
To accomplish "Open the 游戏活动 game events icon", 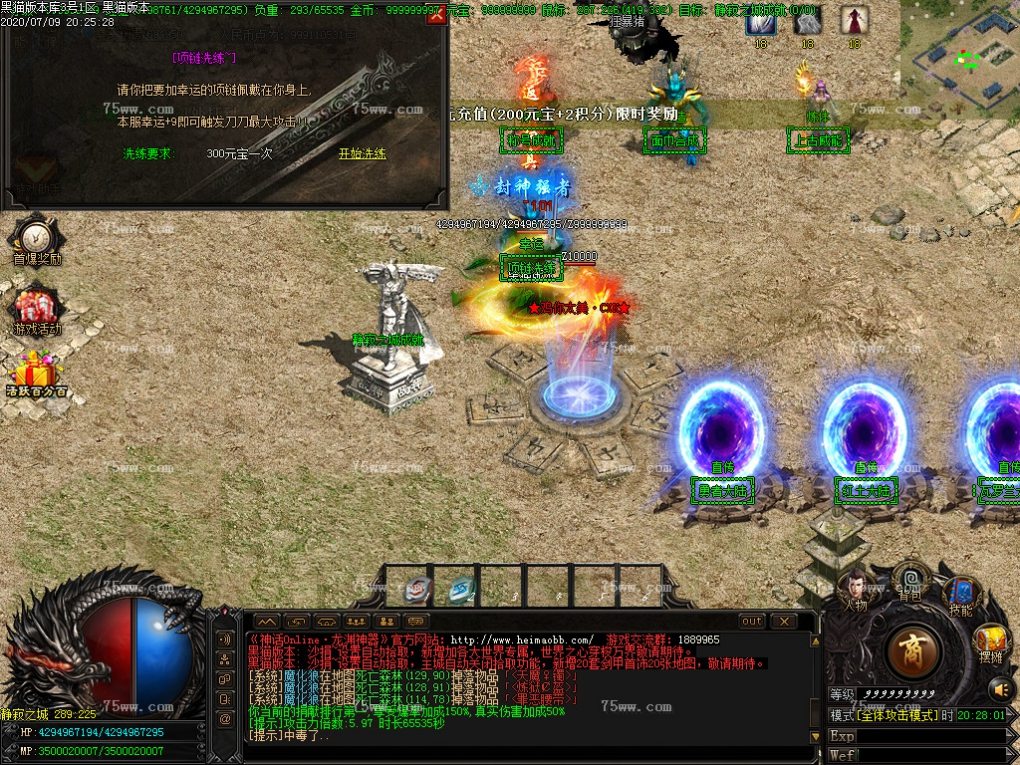I will point(36,308).
